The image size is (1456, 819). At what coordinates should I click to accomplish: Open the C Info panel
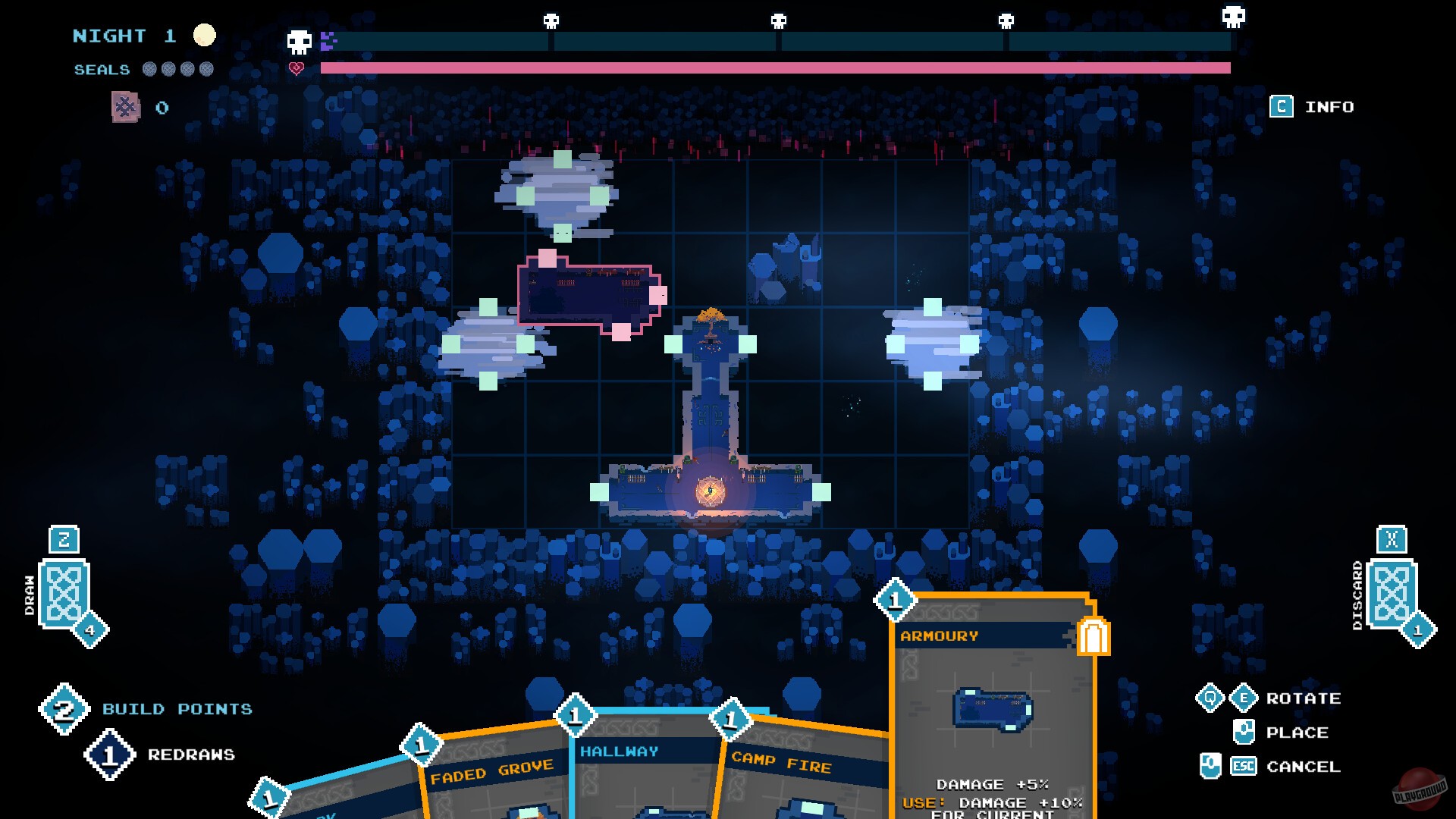(x=1282, y=107)
